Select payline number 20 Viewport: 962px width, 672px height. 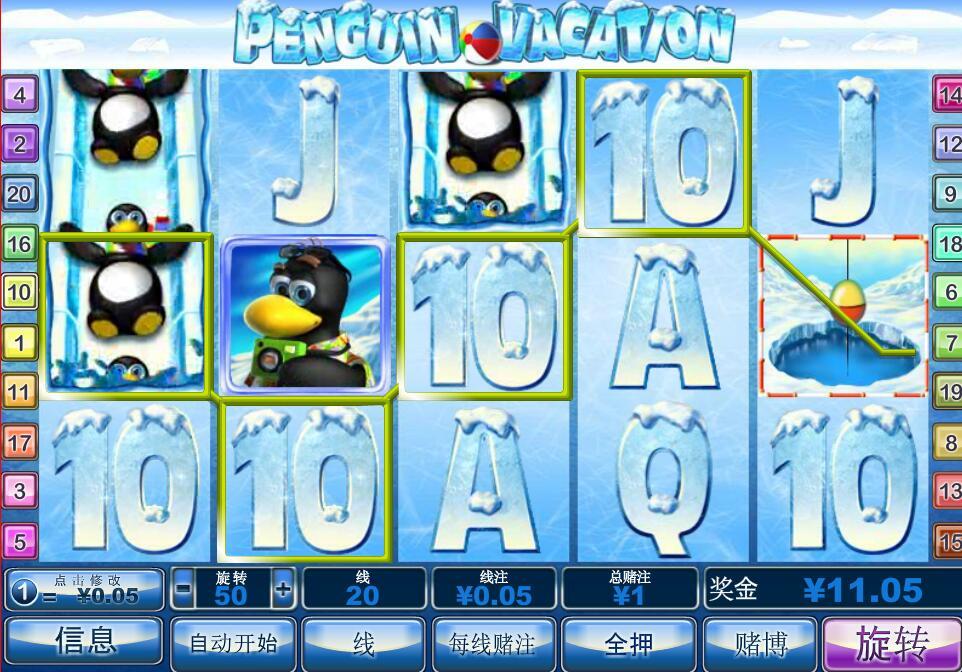(20, 193)
